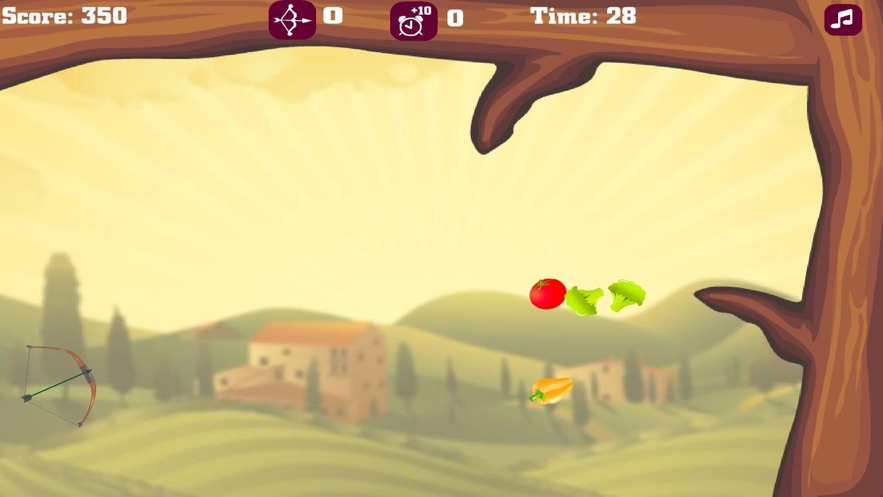Image resolution: width=883 pixels, height=497 pixels.
Task: Use the +10 alarm clock time bonus
Action: coord(413,20)
